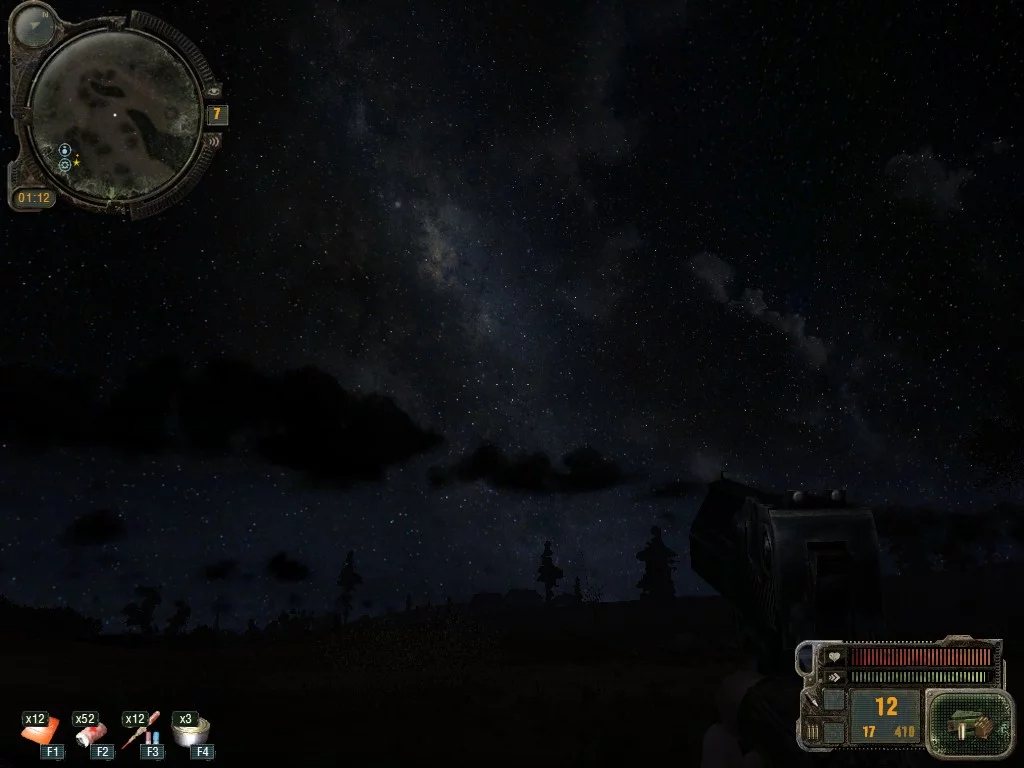The width and height of the screenshot is (1024, 768).
Task: Select the gear-shaped technician marker on minimap
Action: (x=65, y=164)
